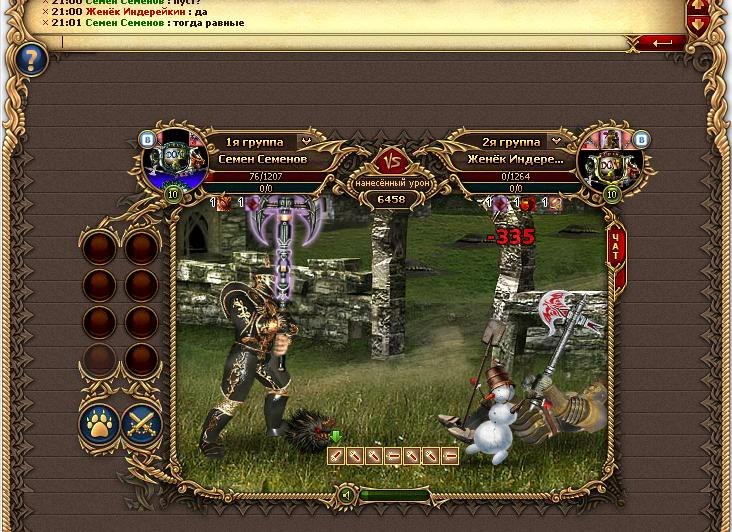Adjust the green volume slider
The image size is (732, 532).
(x=395, y=494)
